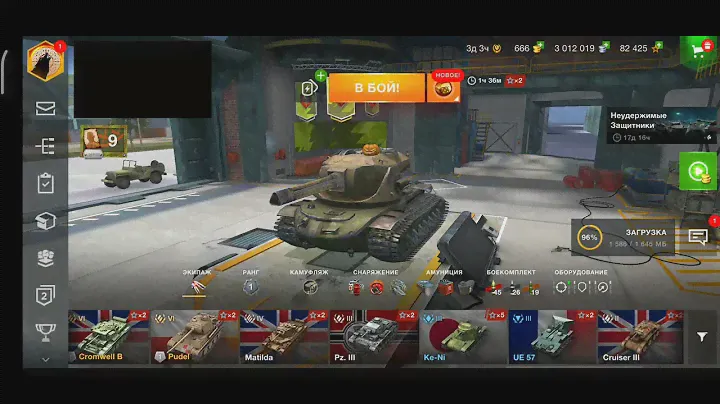Screen dimensions: 720x404
Task: Pick the Pz. III tank
Action: (372, 336)
